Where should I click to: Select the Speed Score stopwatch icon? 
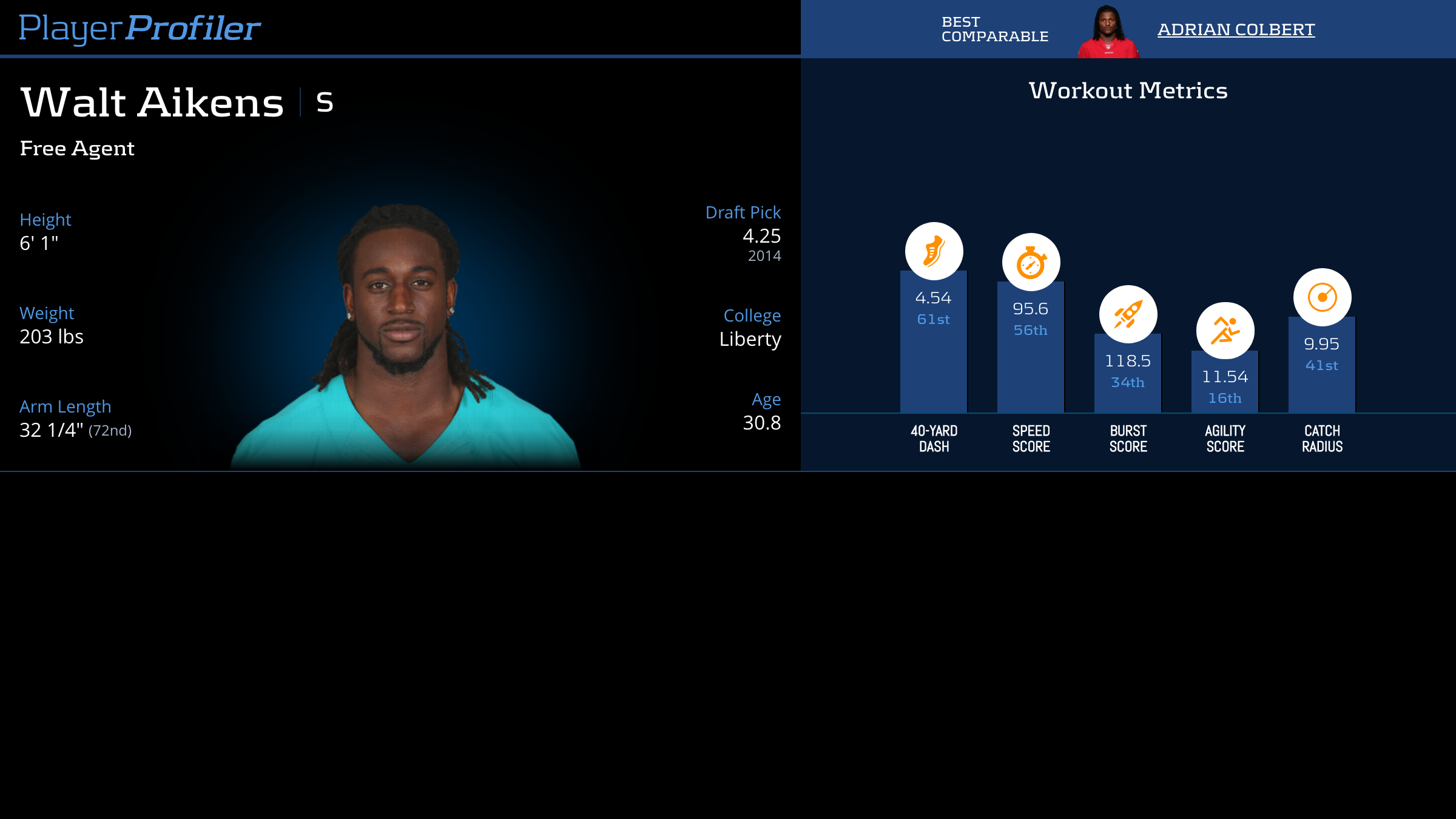coord(1031,262)
